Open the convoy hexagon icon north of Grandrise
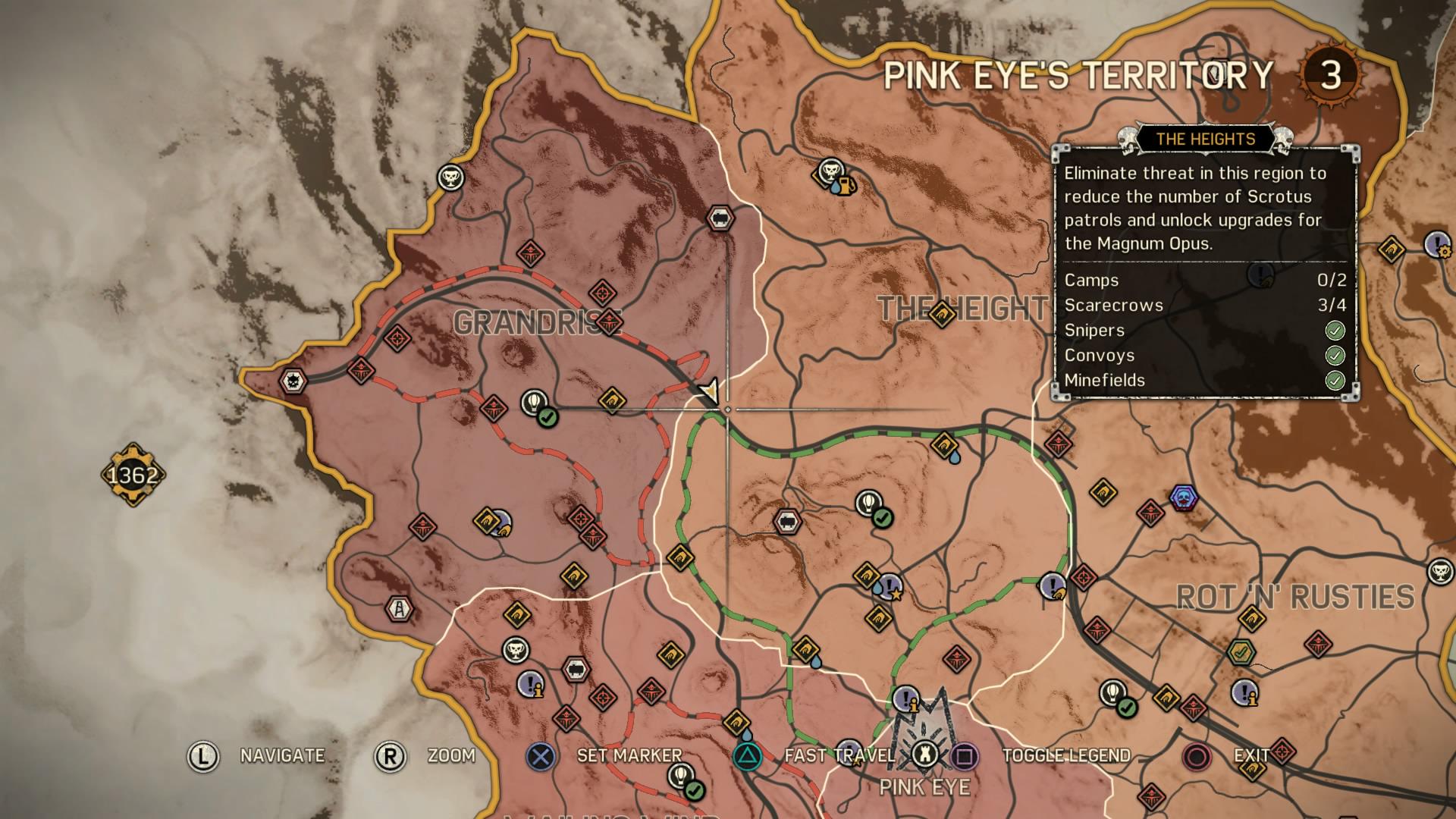 pyautogui.click(x=720, y=219)
